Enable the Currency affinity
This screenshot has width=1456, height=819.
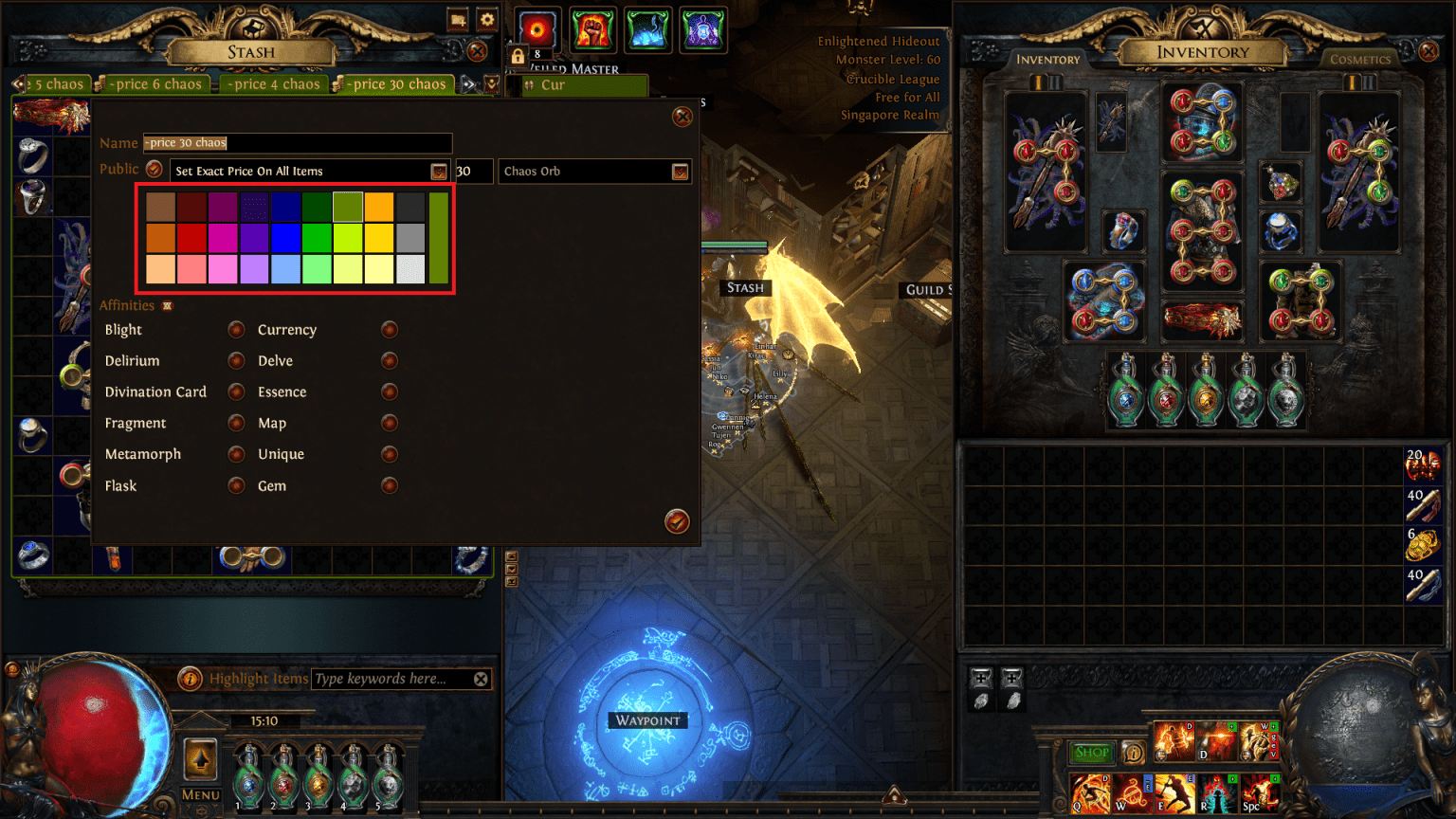[389, 329]
